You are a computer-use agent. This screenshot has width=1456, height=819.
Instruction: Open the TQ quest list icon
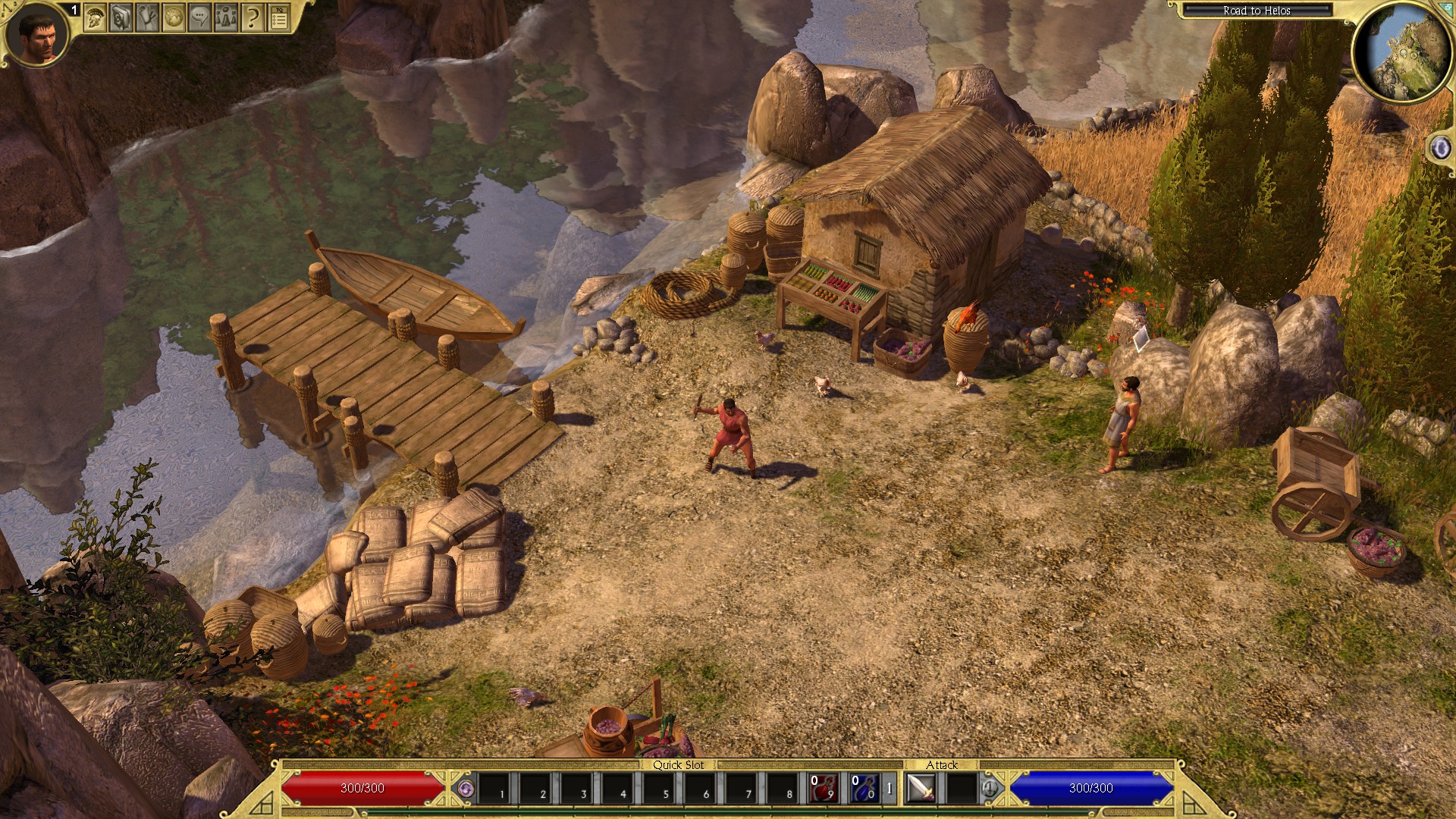tap(280, 18)
